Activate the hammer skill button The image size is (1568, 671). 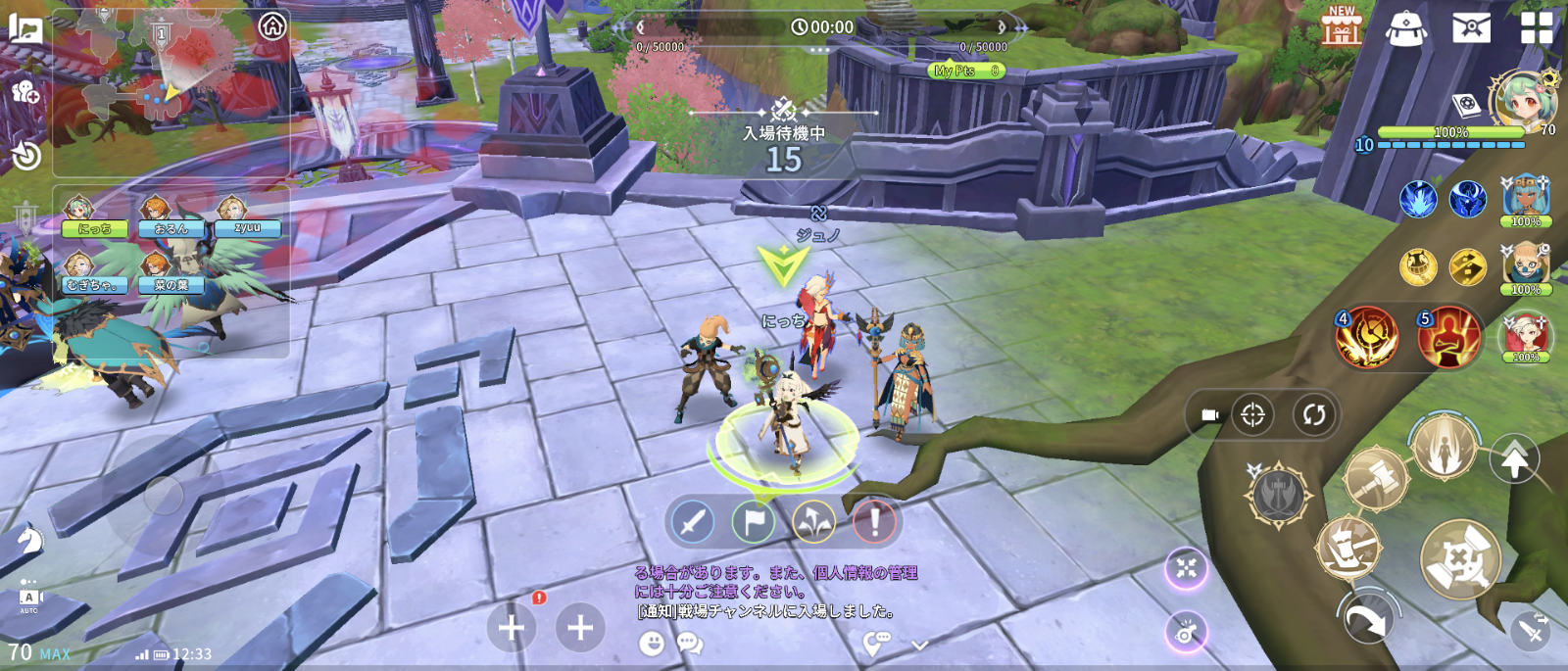coord(1375,478)
